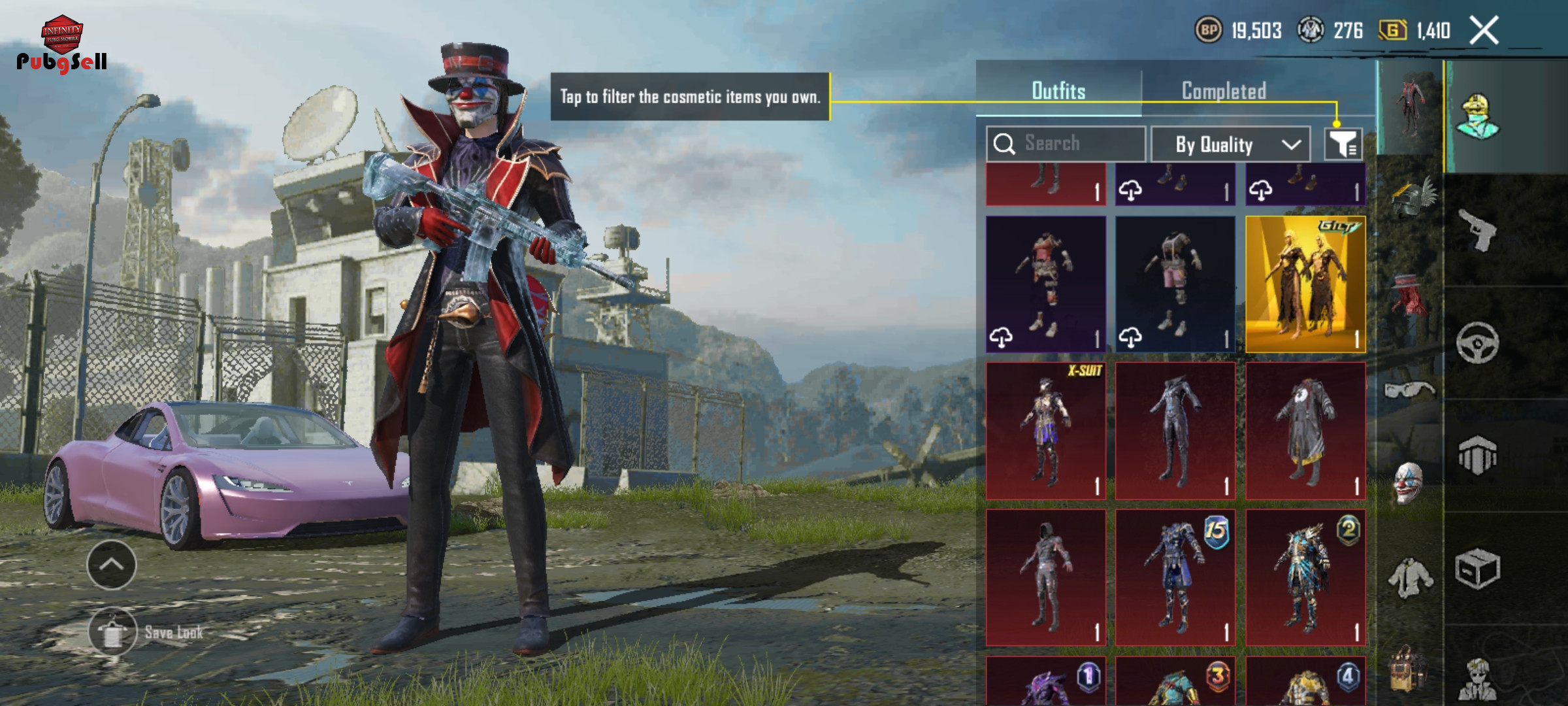The width and height of the screenshot is (1568, 706).
Task: Select the character appearance category icon
Action: [1478, 116]
